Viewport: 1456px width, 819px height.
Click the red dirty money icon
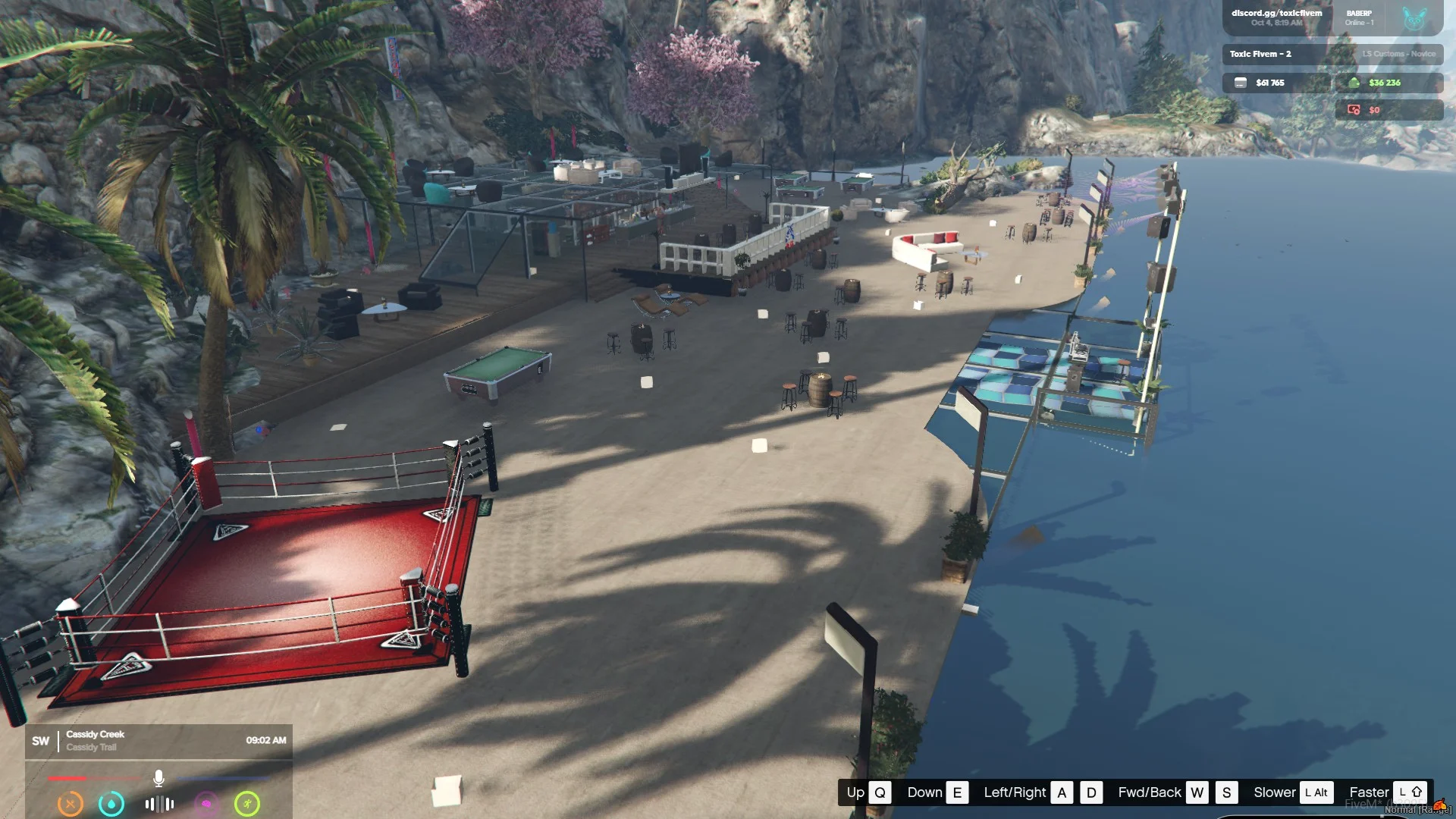pos(1354,110)
